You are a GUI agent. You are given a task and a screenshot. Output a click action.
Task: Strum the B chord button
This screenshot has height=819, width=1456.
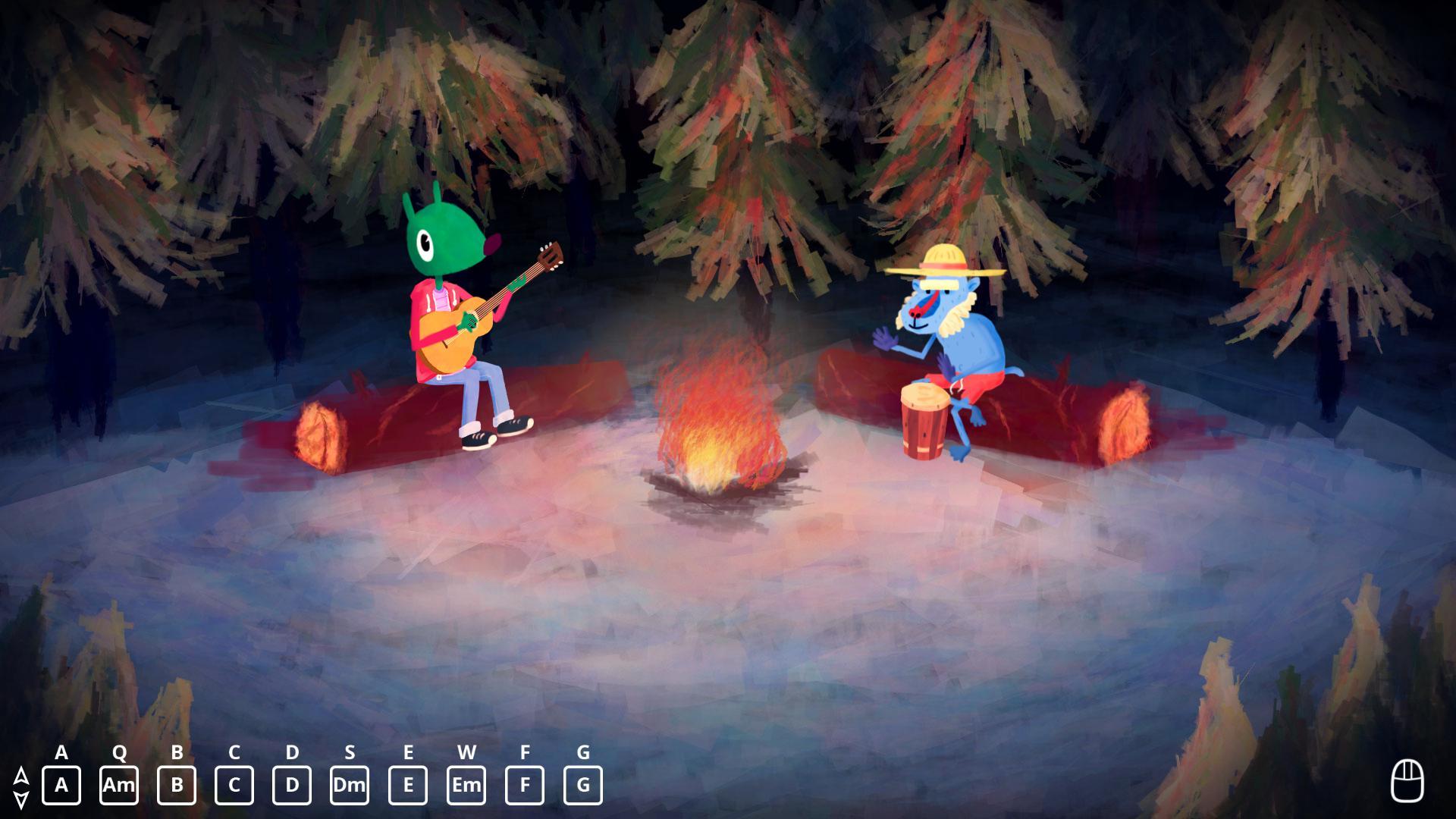click(177, 785)
